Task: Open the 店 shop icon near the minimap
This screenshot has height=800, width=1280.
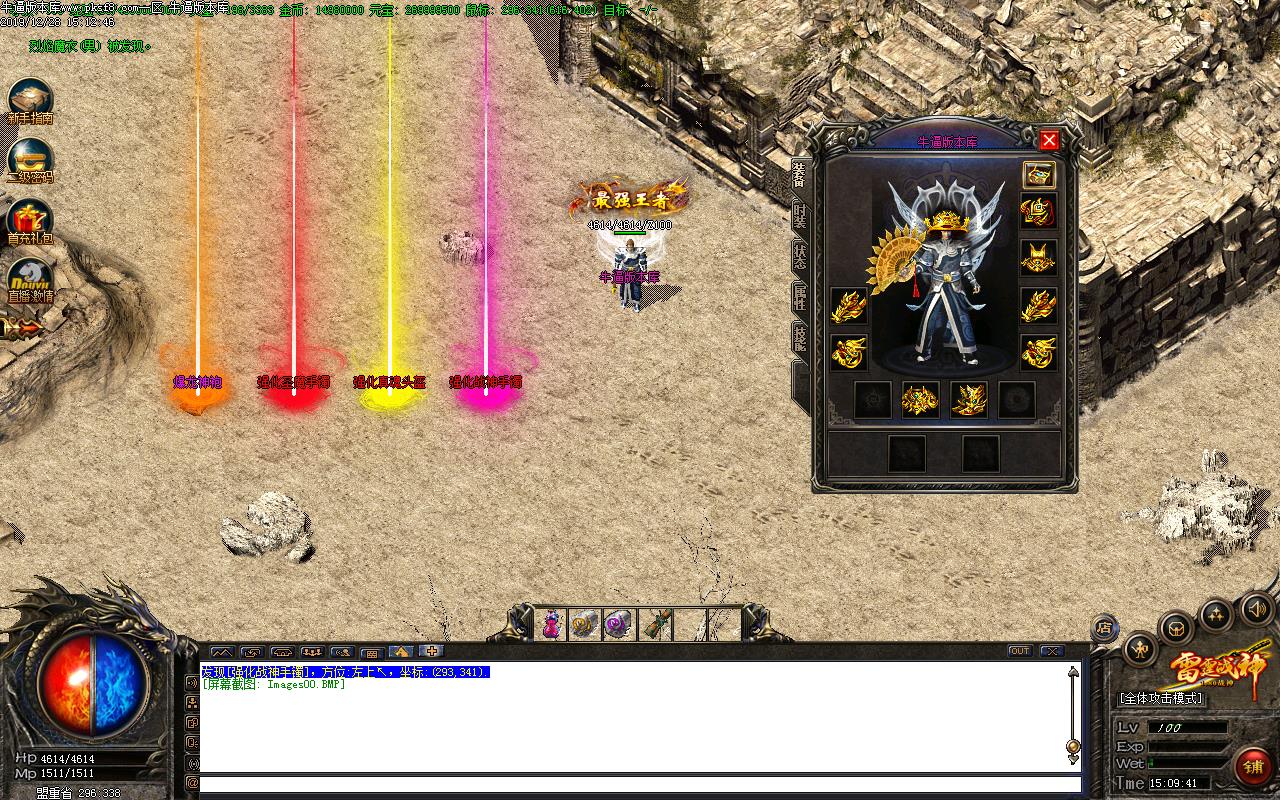Action: click(x=1105, y=627)
